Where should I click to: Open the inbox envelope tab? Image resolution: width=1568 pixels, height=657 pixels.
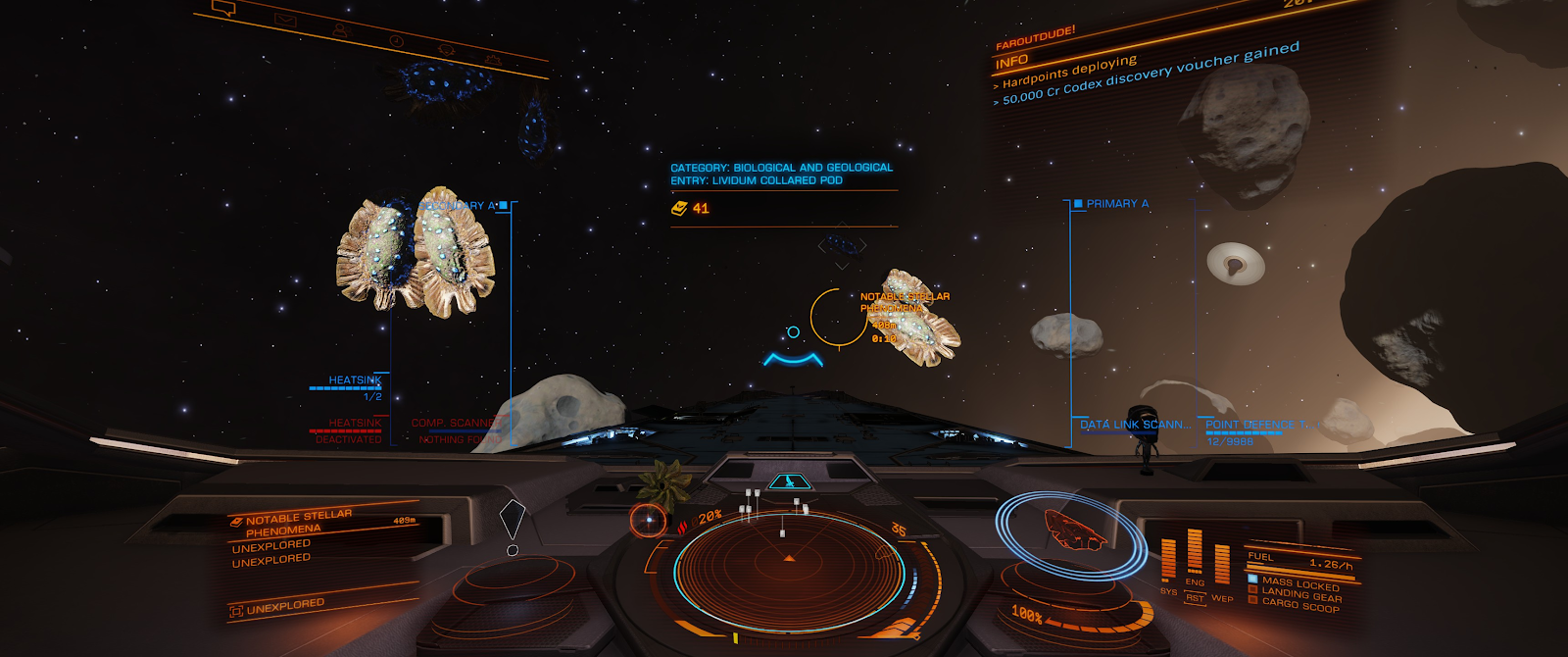click(285, 20)
